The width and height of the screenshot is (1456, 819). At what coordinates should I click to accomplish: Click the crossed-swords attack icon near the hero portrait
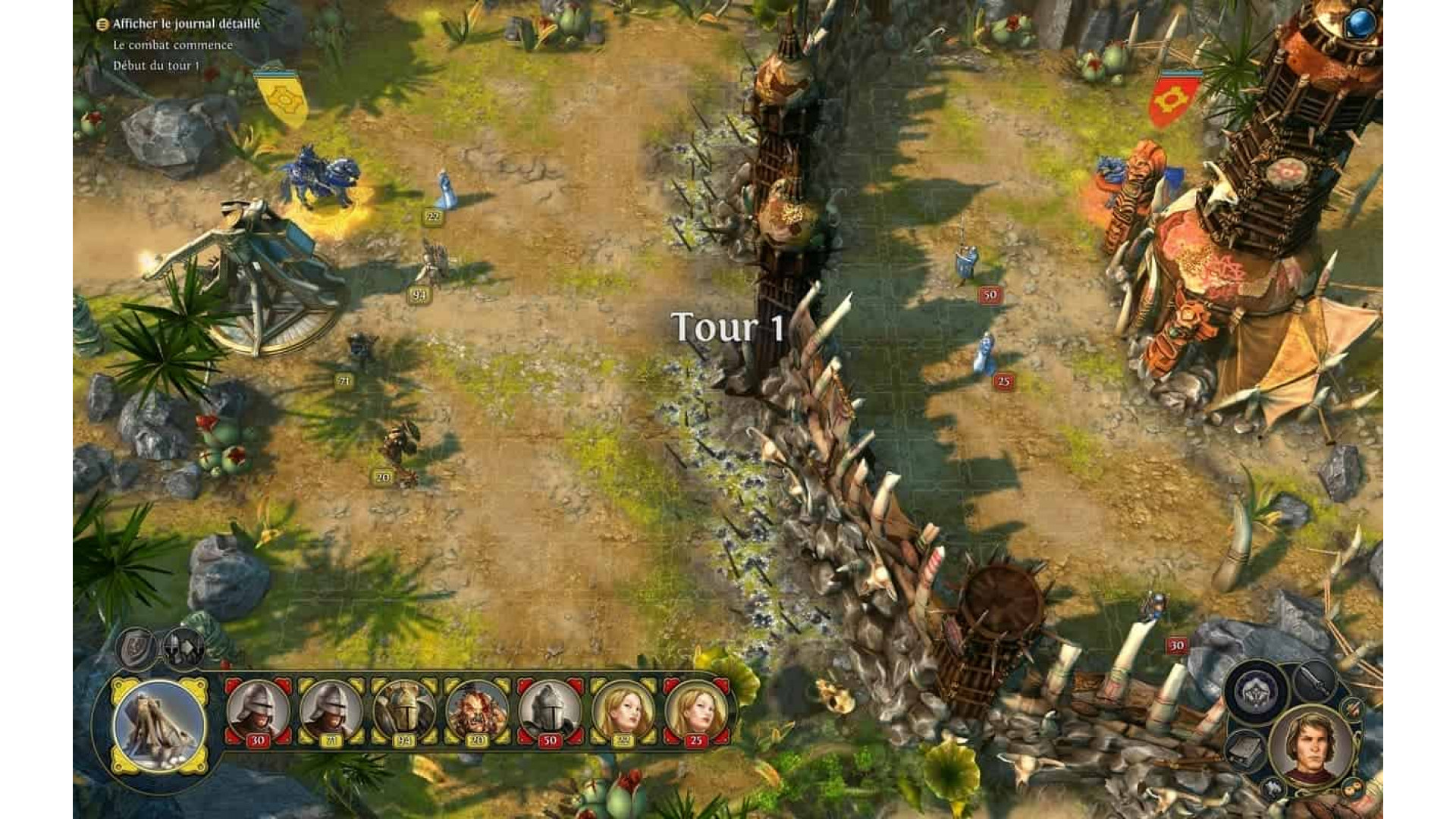1315,681
